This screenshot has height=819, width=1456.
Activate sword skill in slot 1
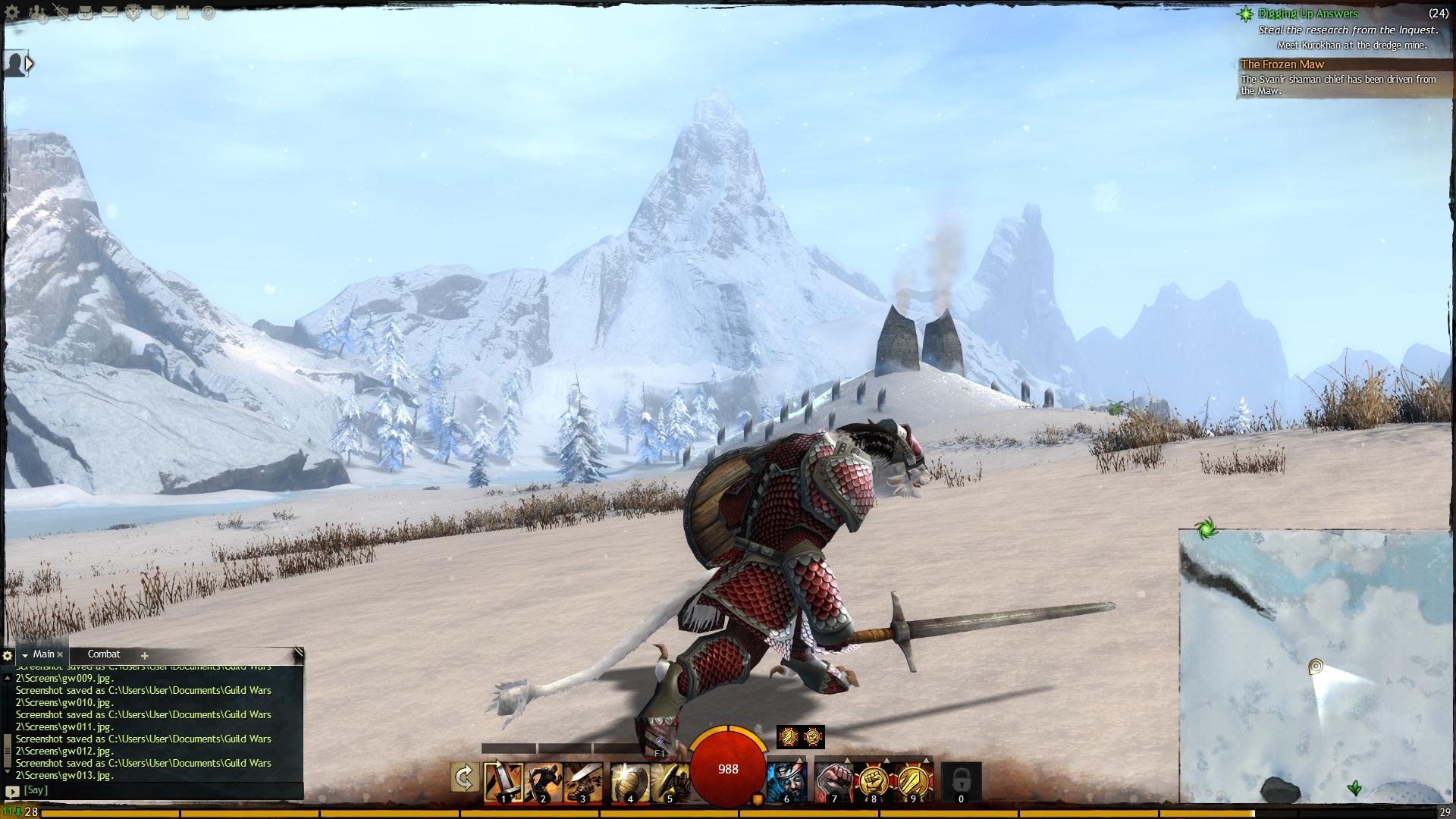503,781
